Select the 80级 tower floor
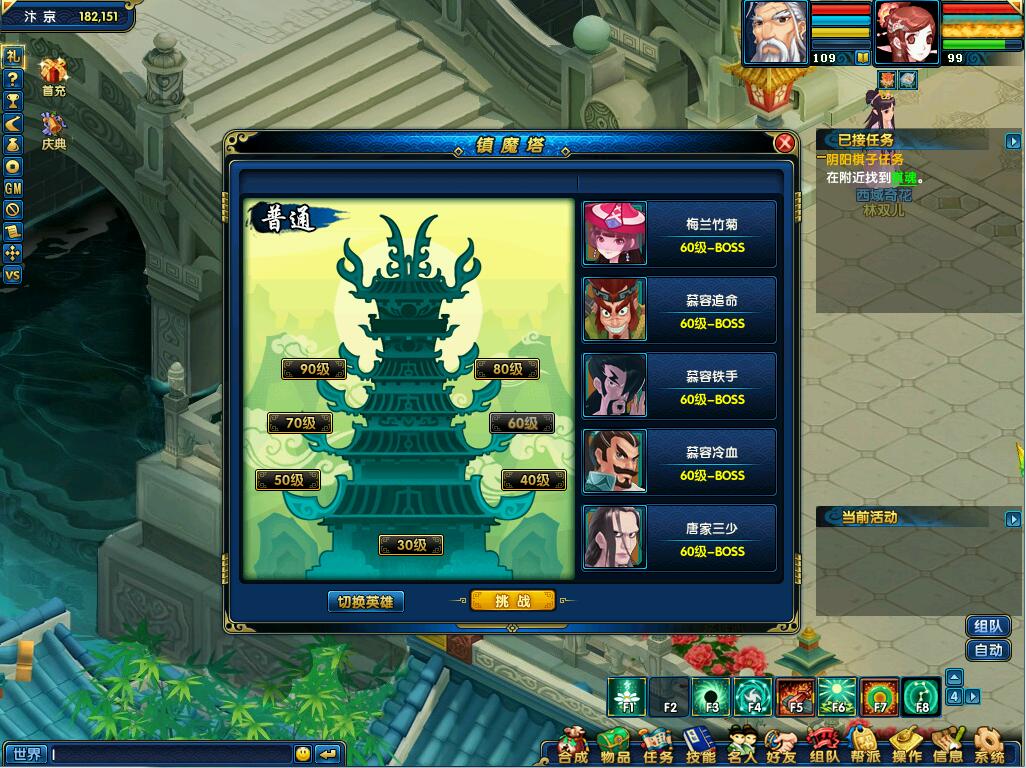1026x768 pixels. pos(507,369)
